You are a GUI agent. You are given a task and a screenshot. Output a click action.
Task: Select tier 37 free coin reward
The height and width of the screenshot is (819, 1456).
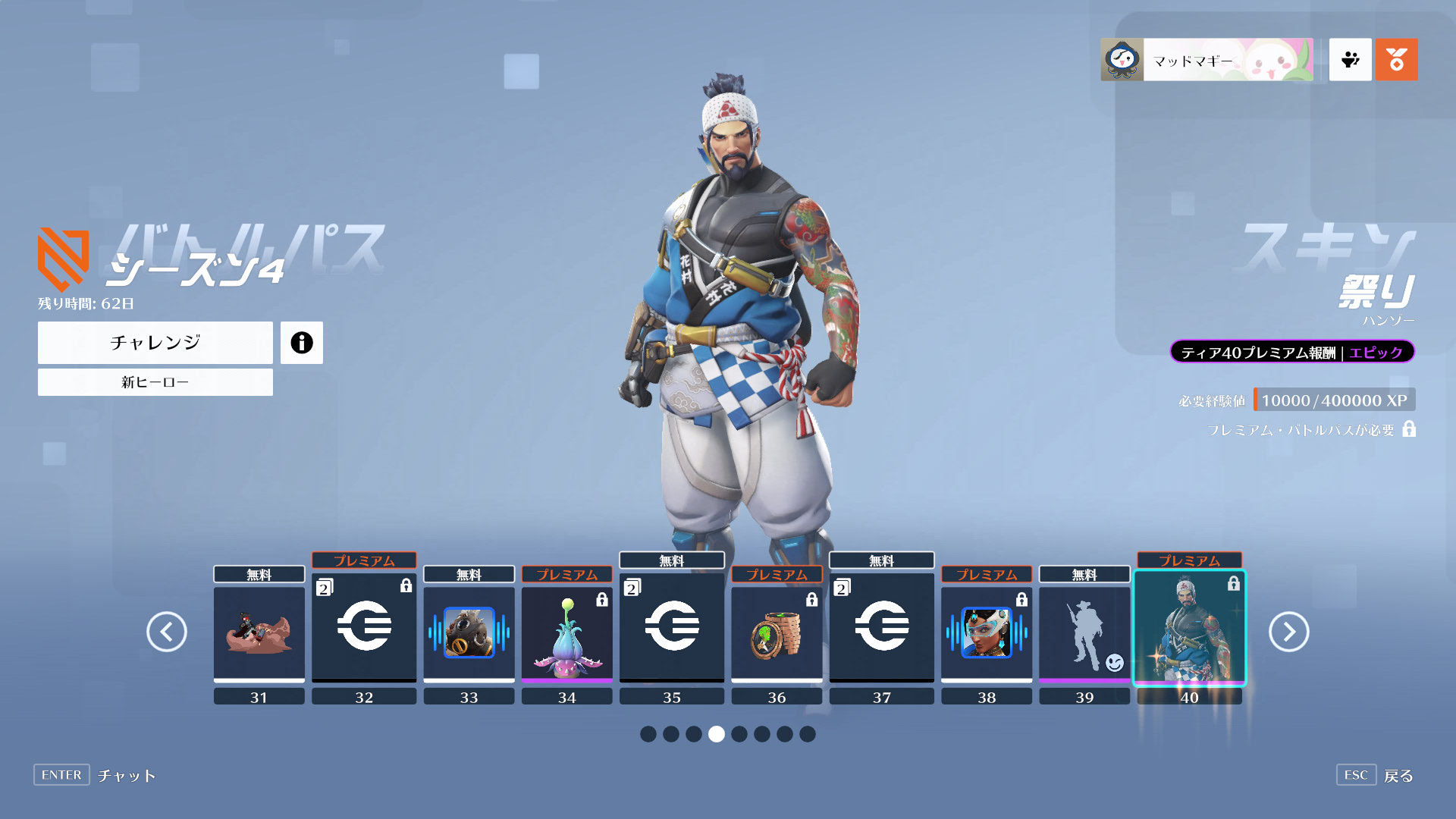coord(881,626)
